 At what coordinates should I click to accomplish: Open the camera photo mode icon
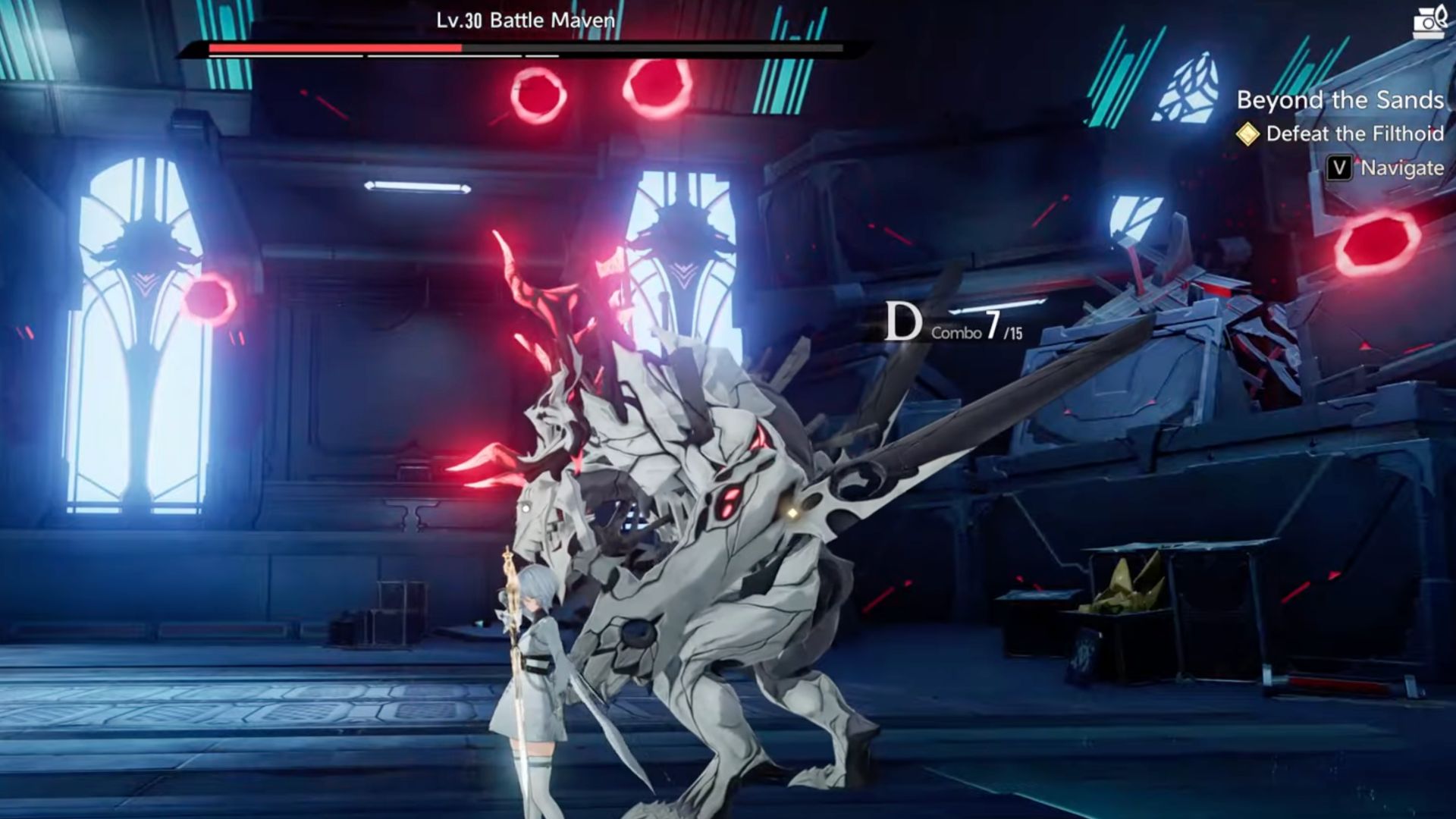click(x=1429, y=22)
